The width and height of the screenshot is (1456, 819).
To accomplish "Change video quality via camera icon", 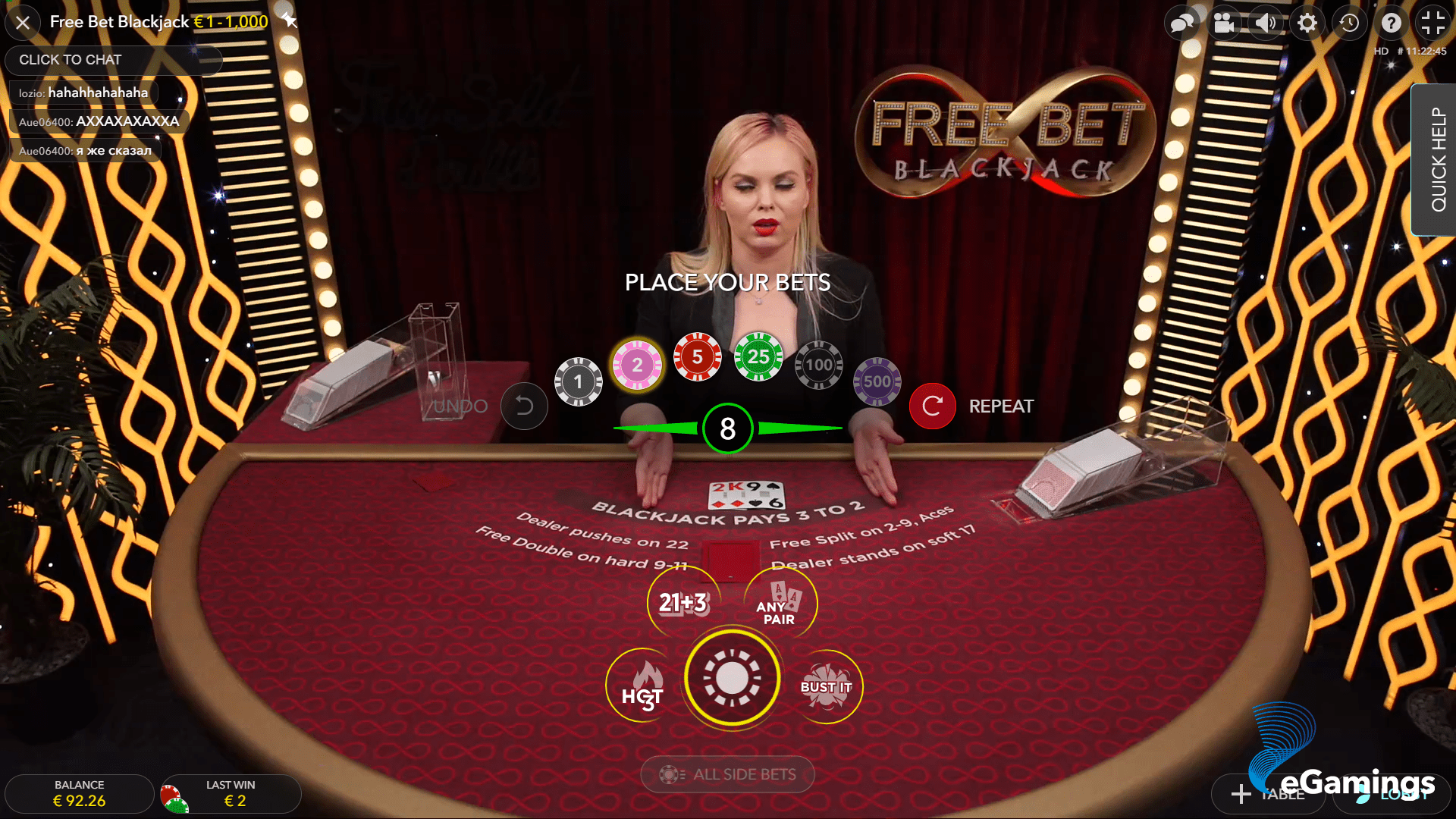I will point(1224,23).
